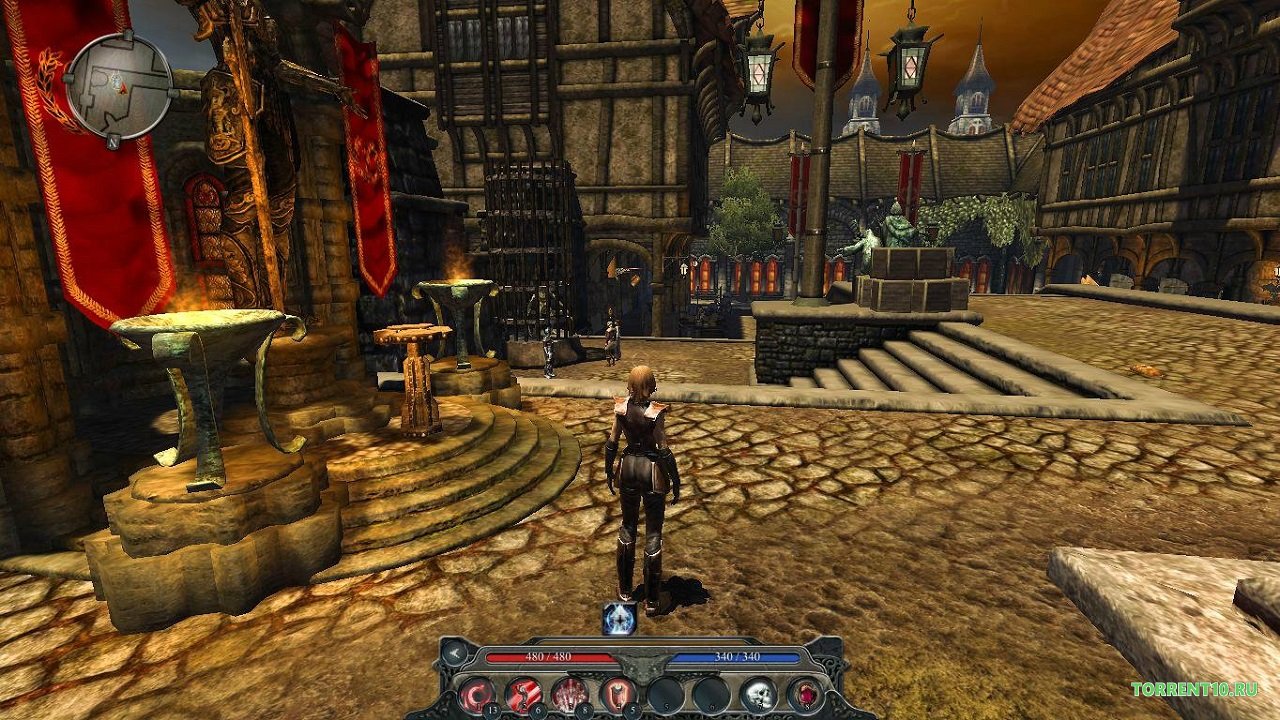Click the glowing blue buff icon

[x=619, y=619]
